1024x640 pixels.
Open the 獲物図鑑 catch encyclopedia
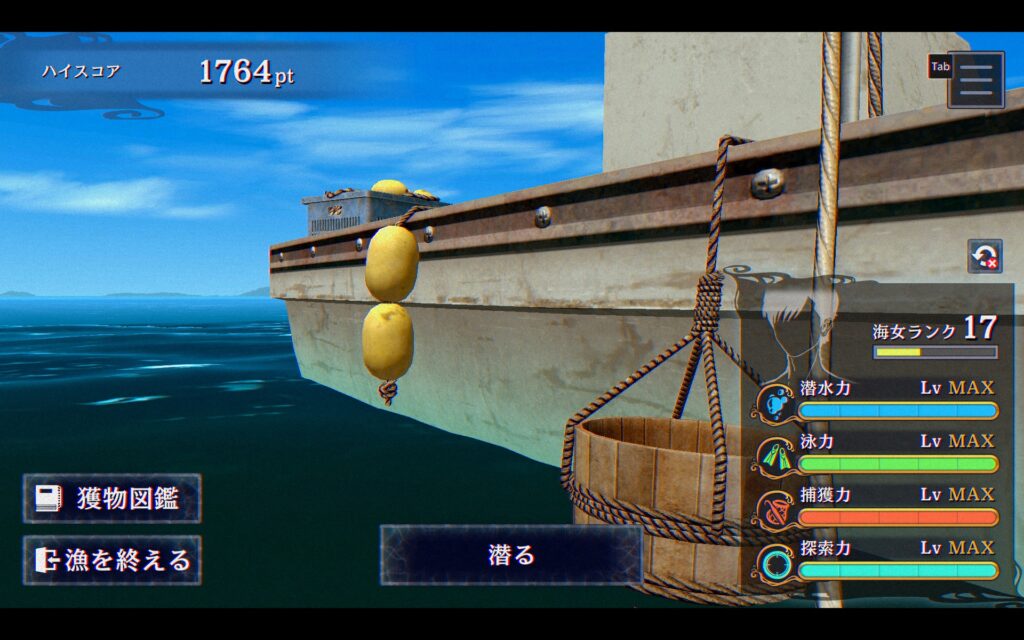tap(112, 499)
